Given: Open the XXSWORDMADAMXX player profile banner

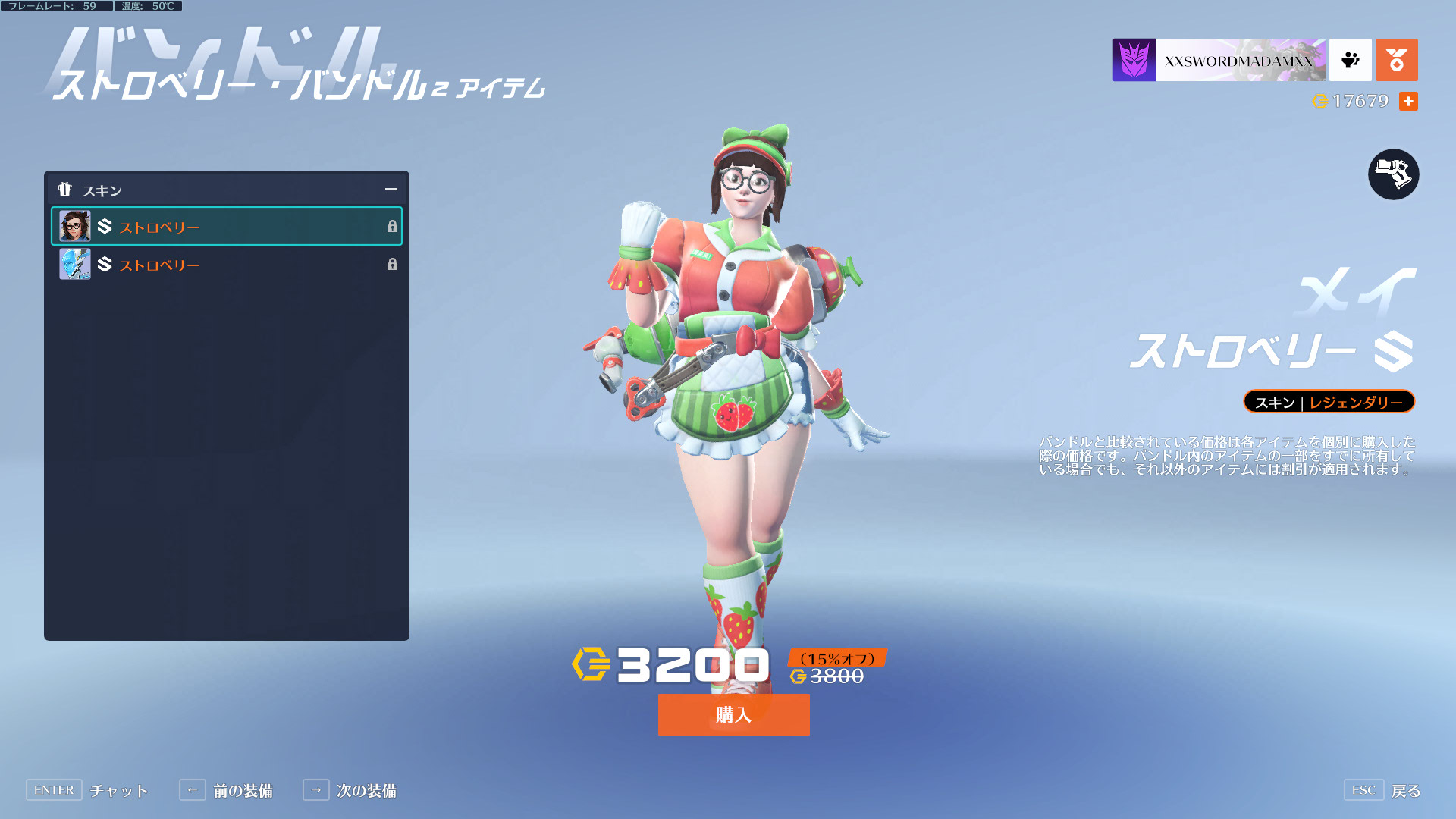Looking at the screenshot, I should pos(1219,60).
